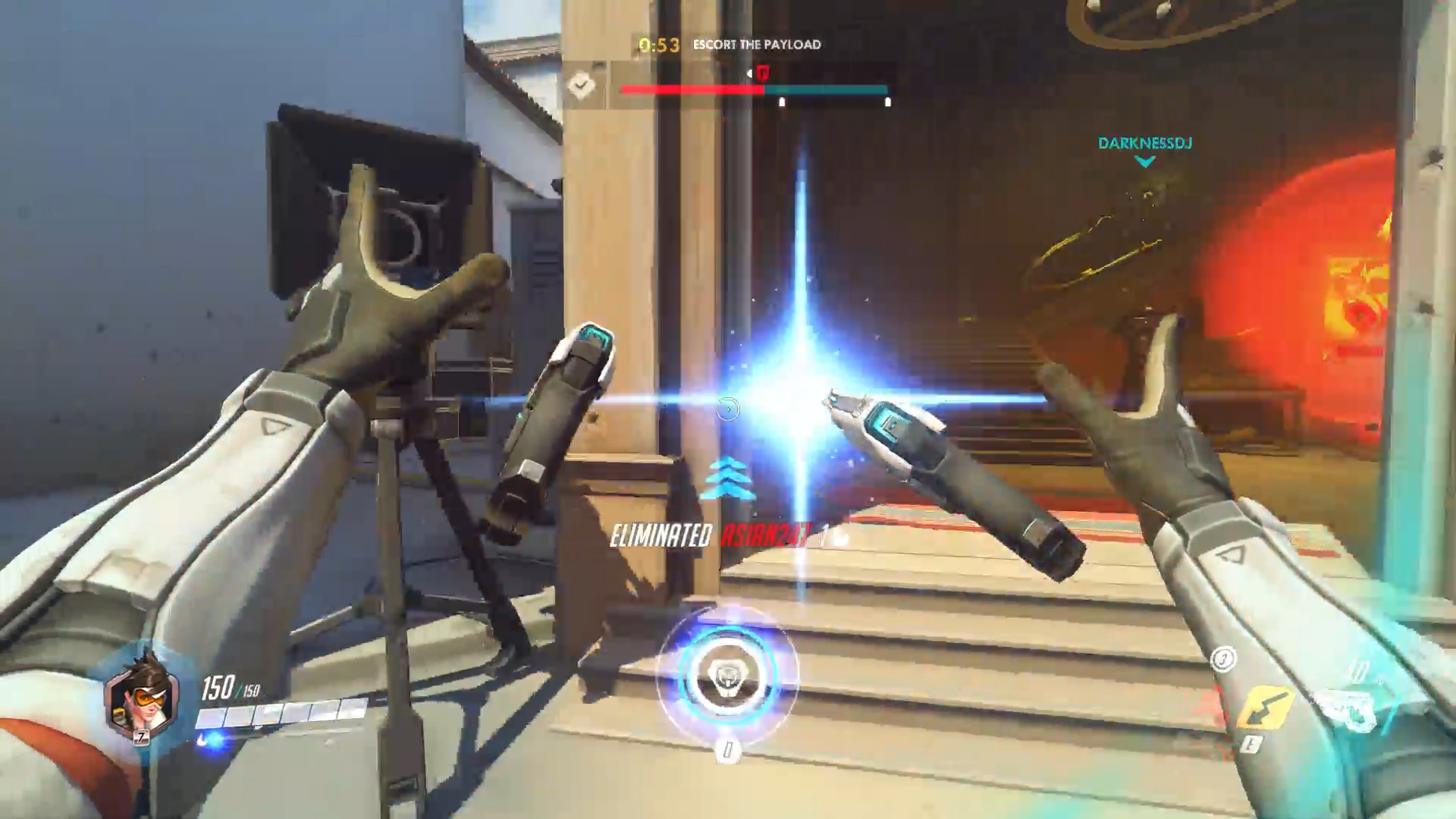Screen dimensions: 1456x819
Task: Select the ESCORT THE PAYLOAD objective label
Action: (x=755, y=44)
